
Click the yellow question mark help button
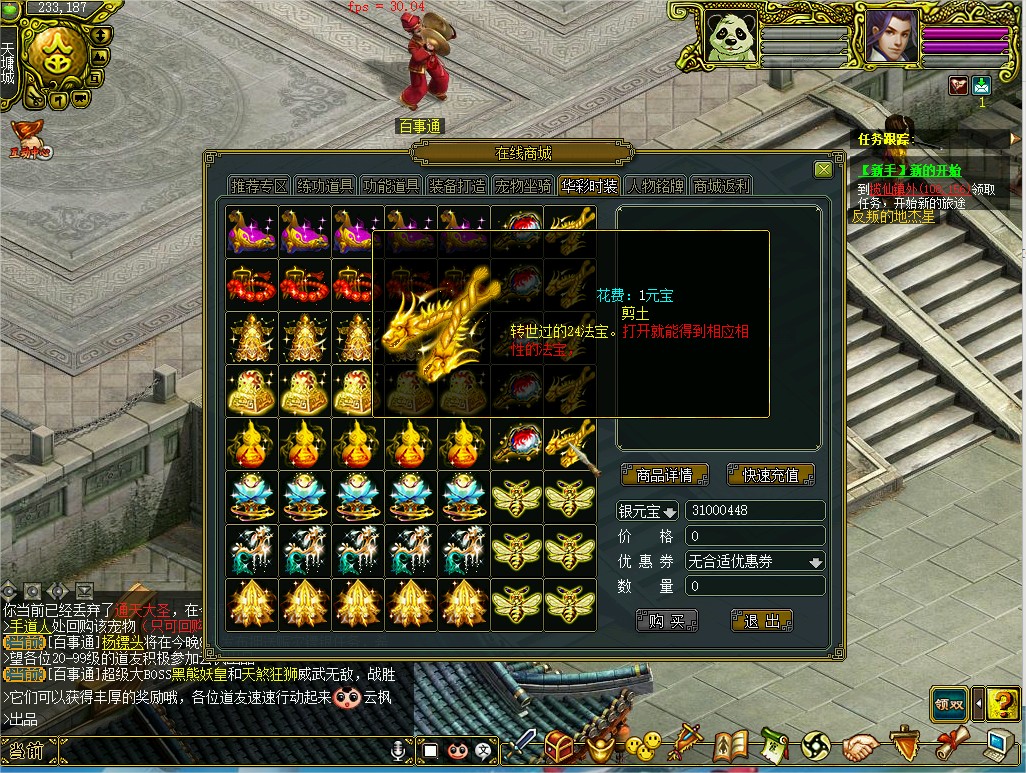click(x=1002, y=704)
